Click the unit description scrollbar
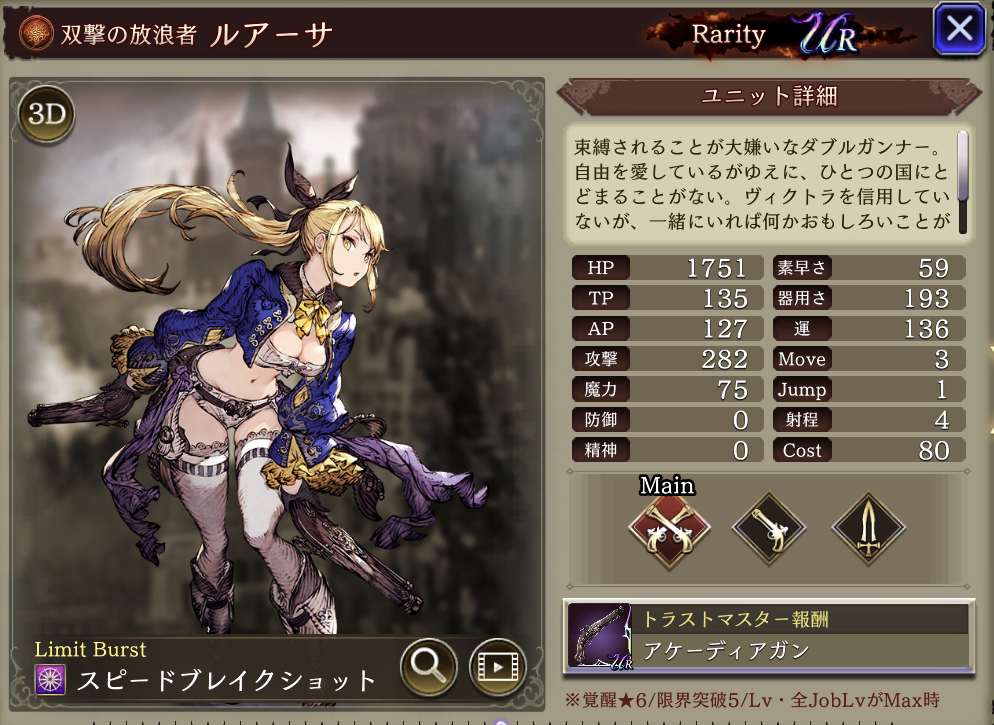994x725 pixels. [x=964, y=180]
